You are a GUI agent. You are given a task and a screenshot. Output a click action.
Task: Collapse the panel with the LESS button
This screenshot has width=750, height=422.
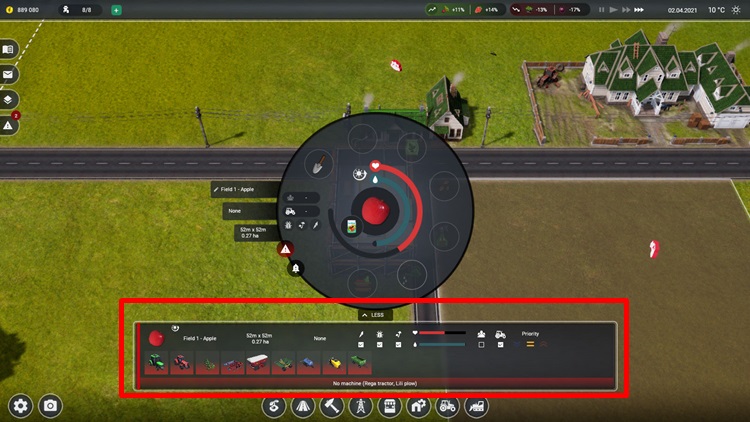[x=372, y=314]
